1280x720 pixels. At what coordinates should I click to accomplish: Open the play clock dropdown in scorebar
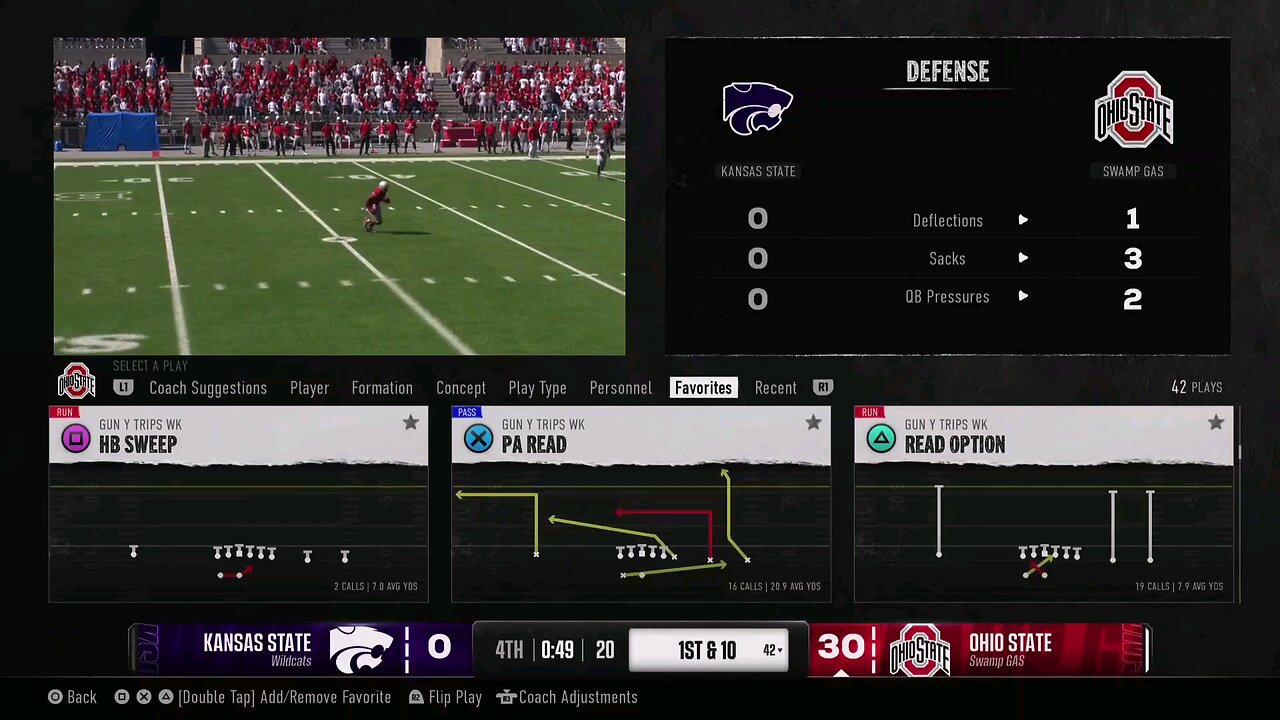coord(772,650)
